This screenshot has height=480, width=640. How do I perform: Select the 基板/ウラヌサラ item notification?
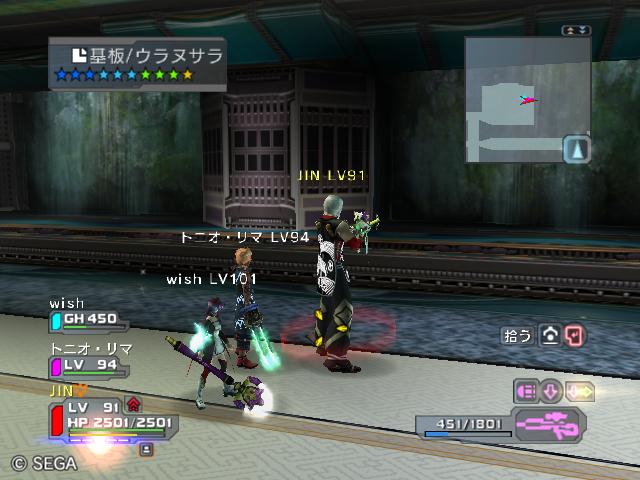pyautogui.click(x=138, y=62)
